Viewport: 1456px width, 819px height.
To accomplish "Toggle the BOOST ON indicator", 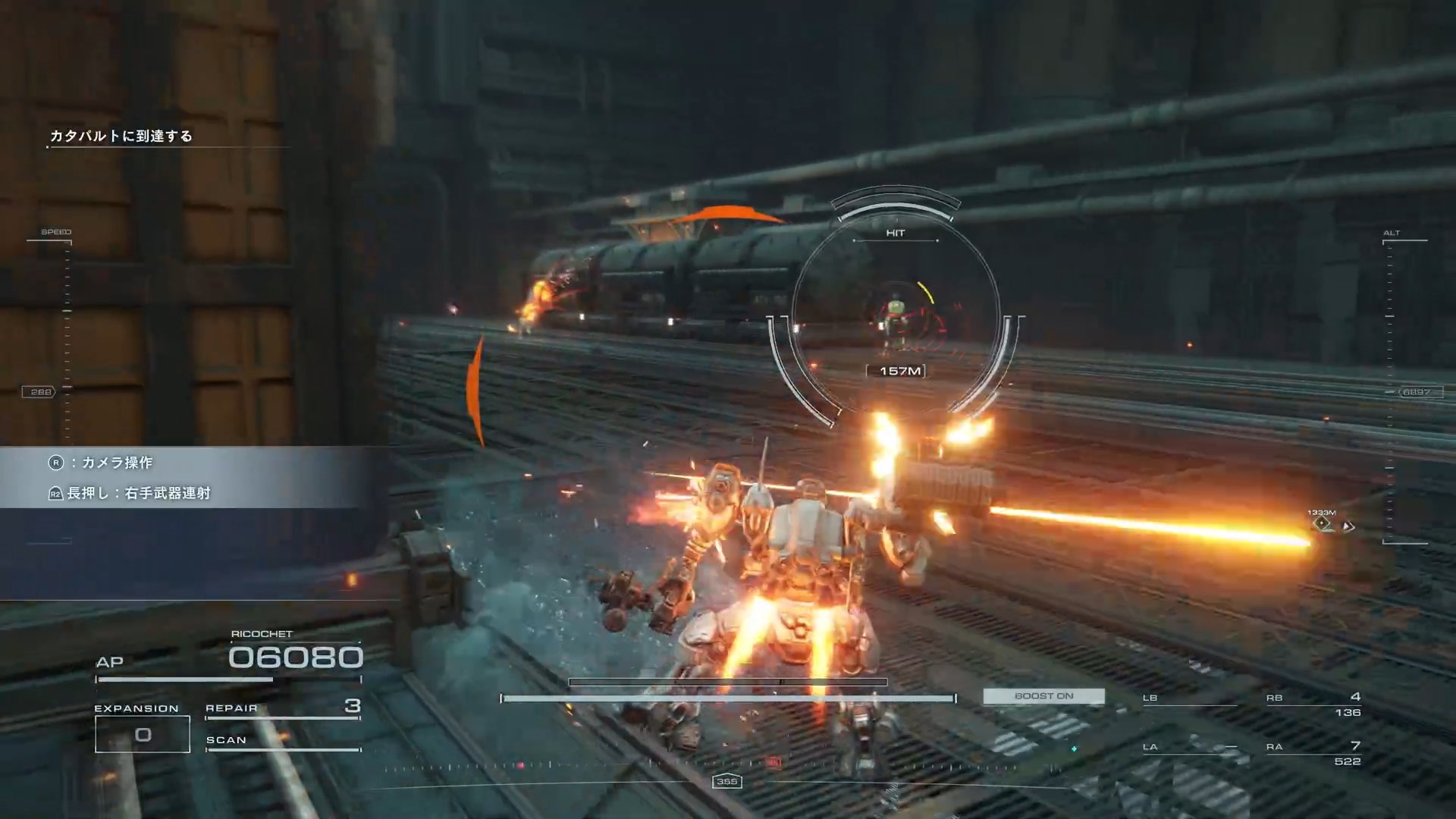I will (1043, 696).
